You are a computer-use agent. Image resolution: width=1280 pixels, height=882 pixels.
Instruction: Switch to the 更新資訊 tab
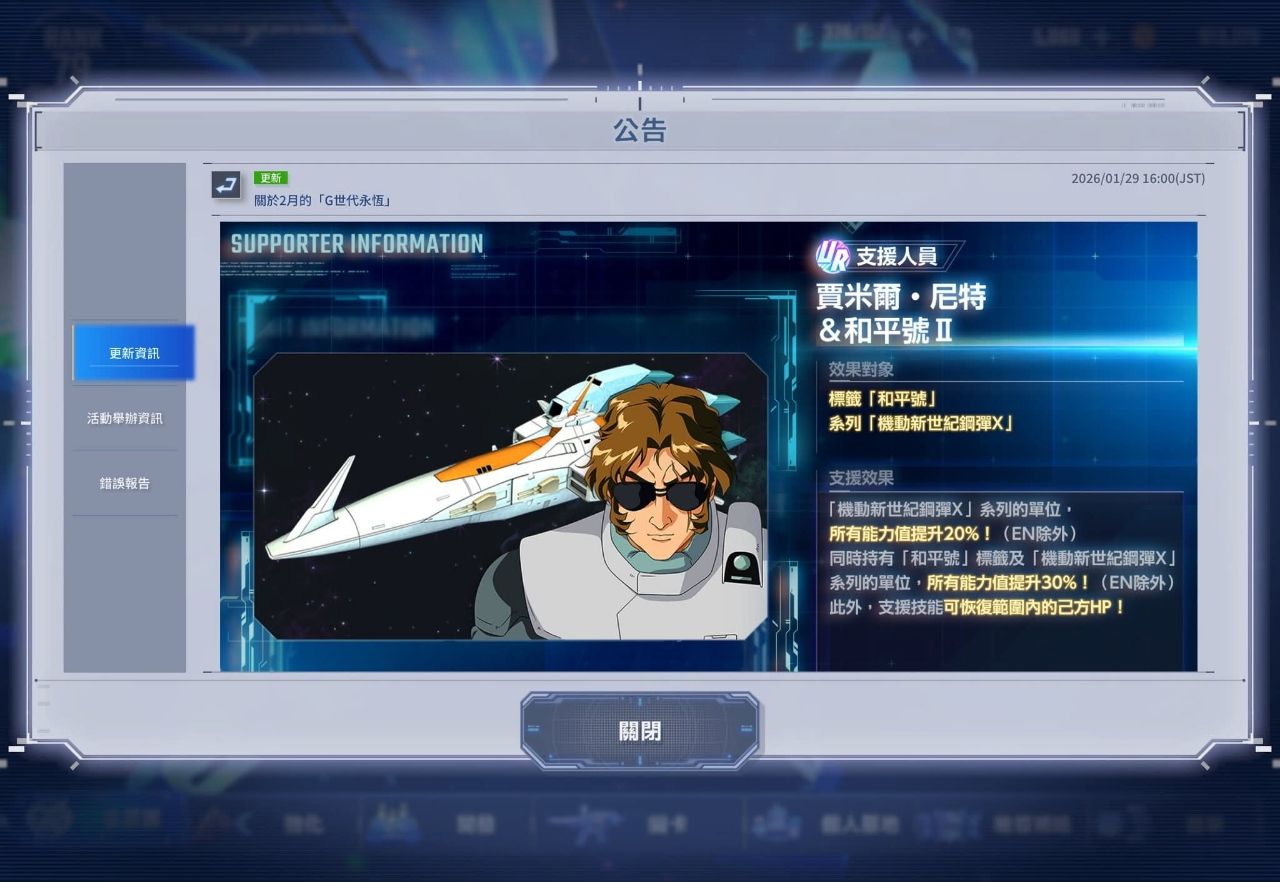(x=134, y=353)
